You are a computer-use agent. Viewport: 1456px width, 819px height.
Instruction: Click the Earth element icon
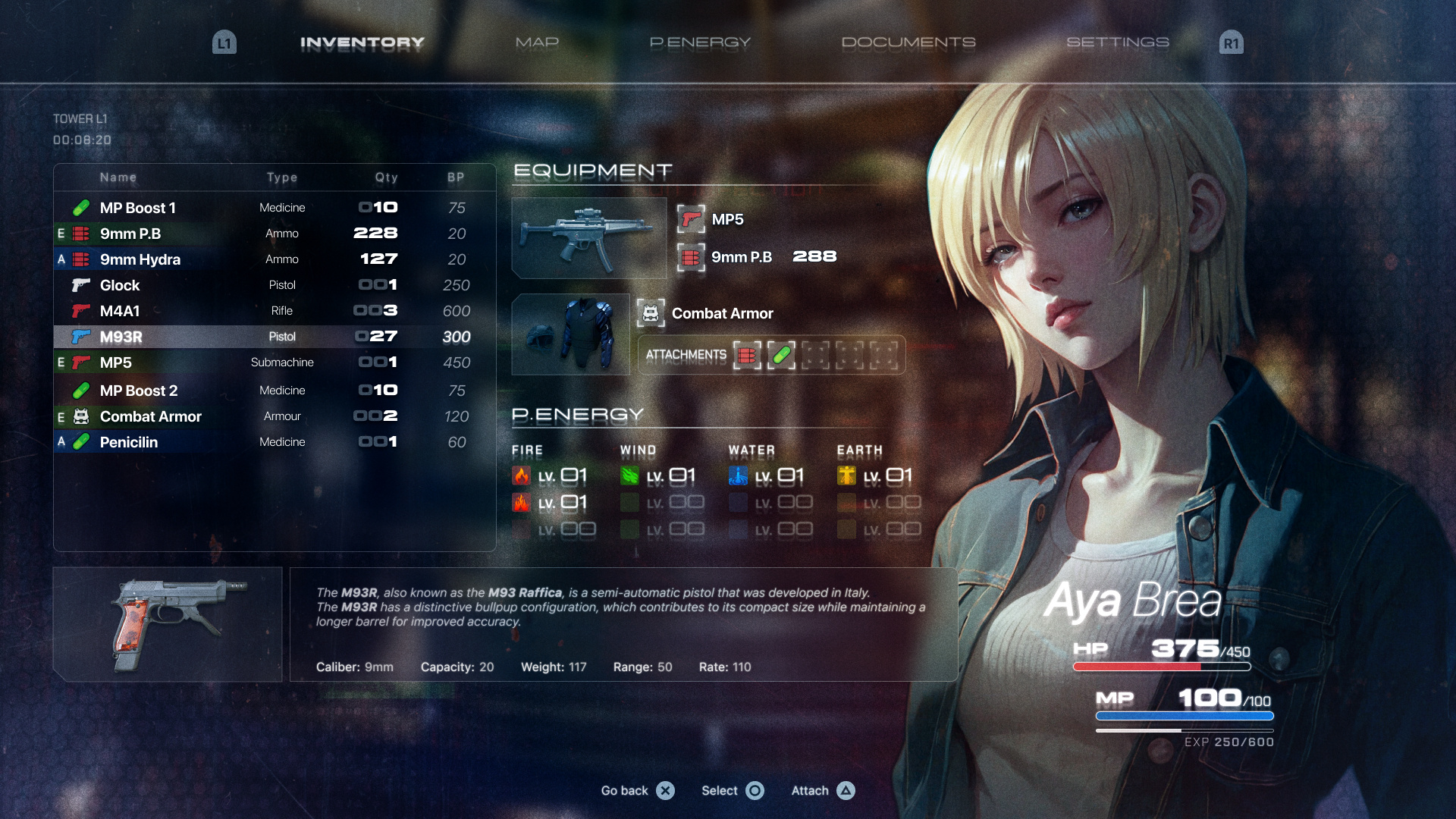(847, 475)
